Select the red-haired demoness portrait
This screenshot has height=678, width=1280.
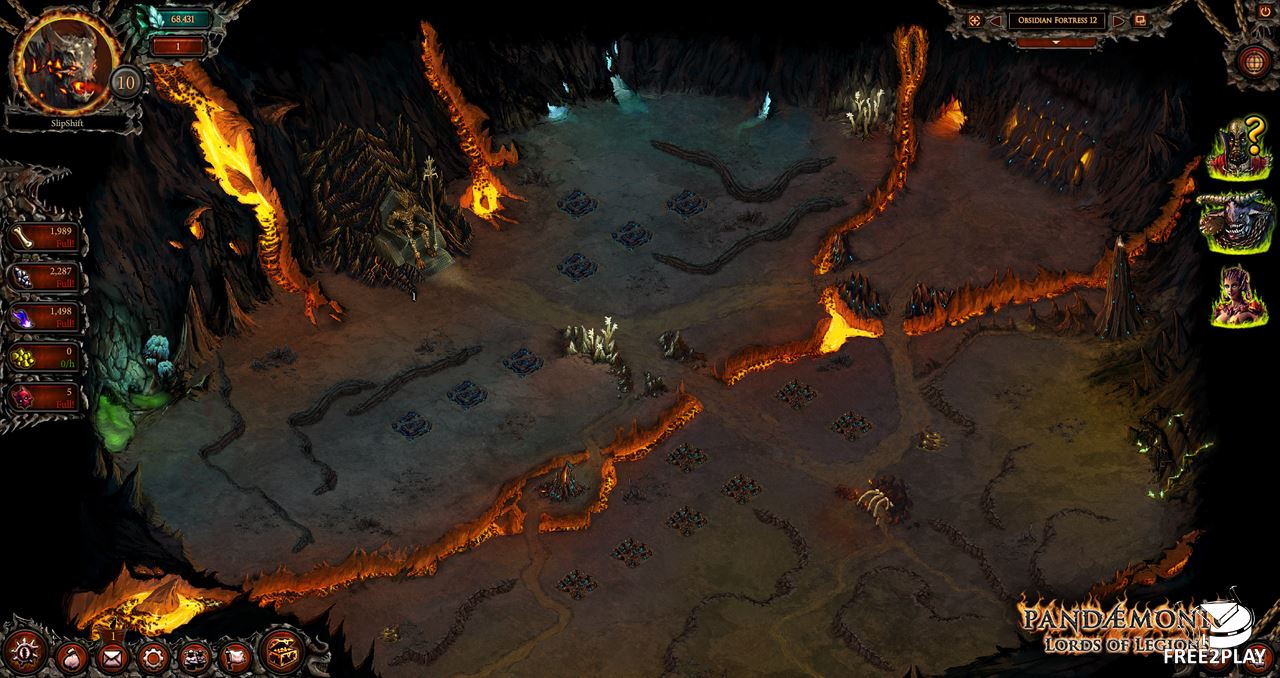coord(1236,295)
